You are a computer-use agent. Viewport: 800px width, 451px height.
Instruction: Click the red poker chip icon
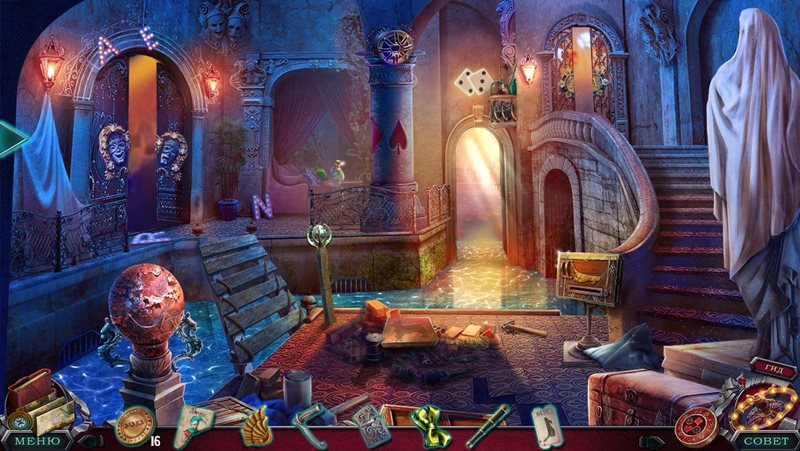(x=692, y=424)
